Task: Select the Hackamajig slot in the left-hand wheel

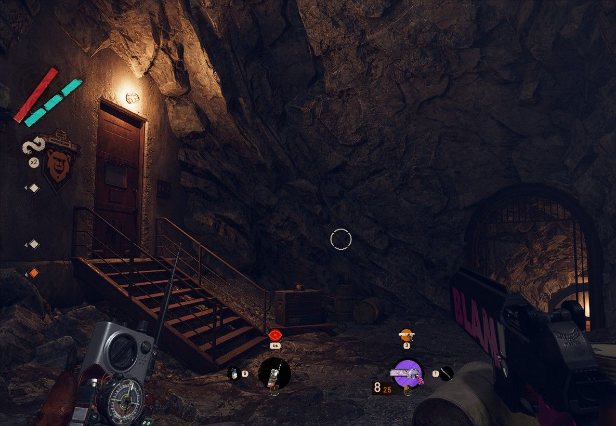Action: point(274,374)
